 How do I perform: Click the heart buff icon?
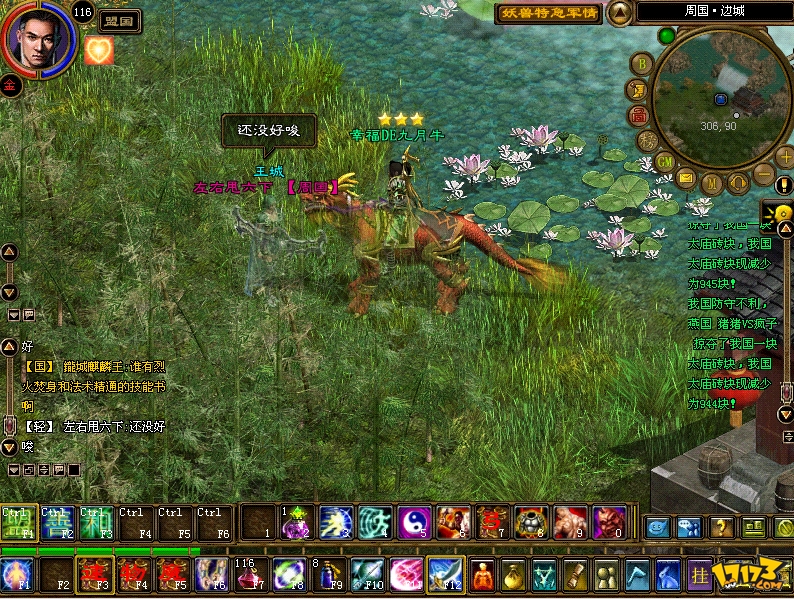coord(98,50)
